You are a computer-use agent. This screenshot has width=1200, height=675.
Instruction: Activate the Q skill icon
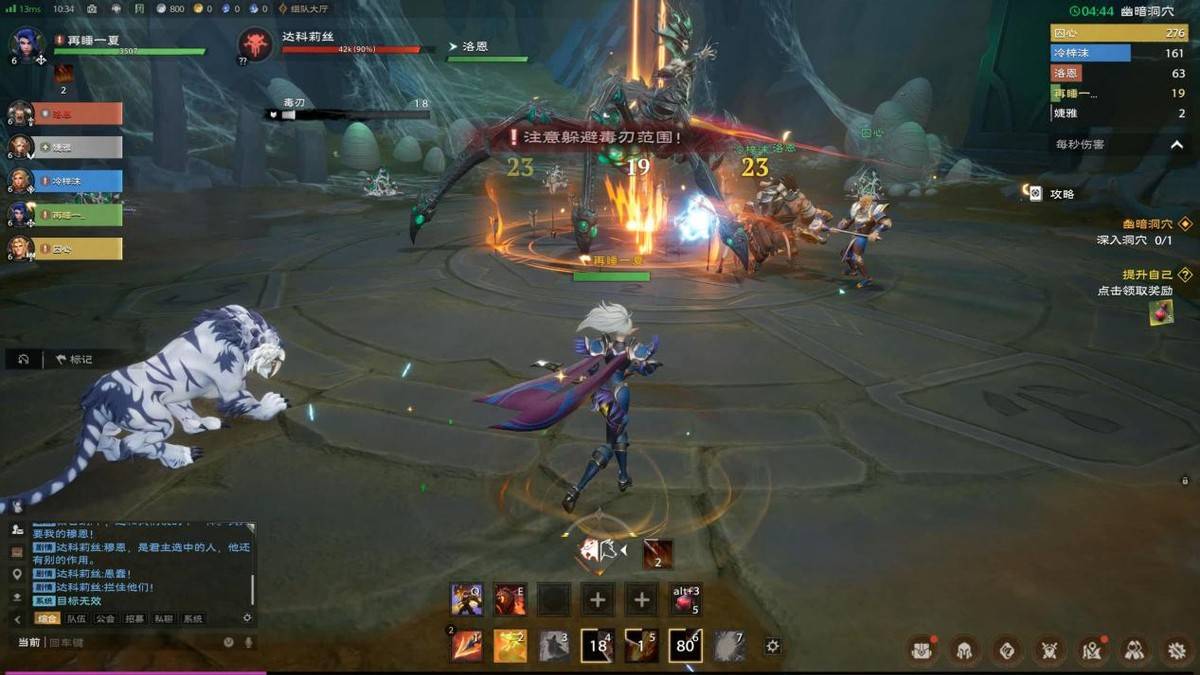466,599
